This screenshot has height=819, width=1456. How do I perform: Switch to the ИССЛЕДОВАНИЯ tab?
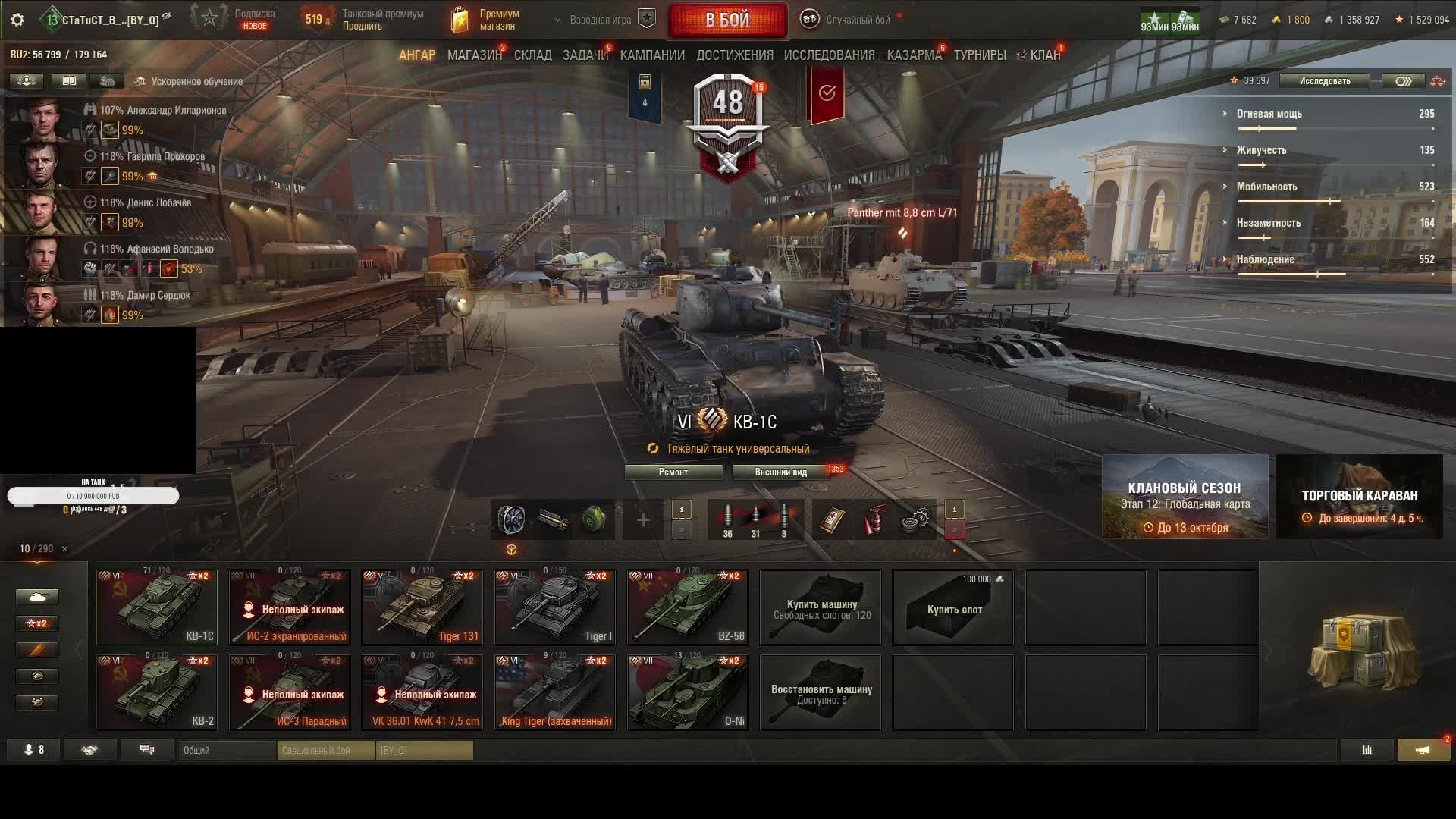(829, 55)
